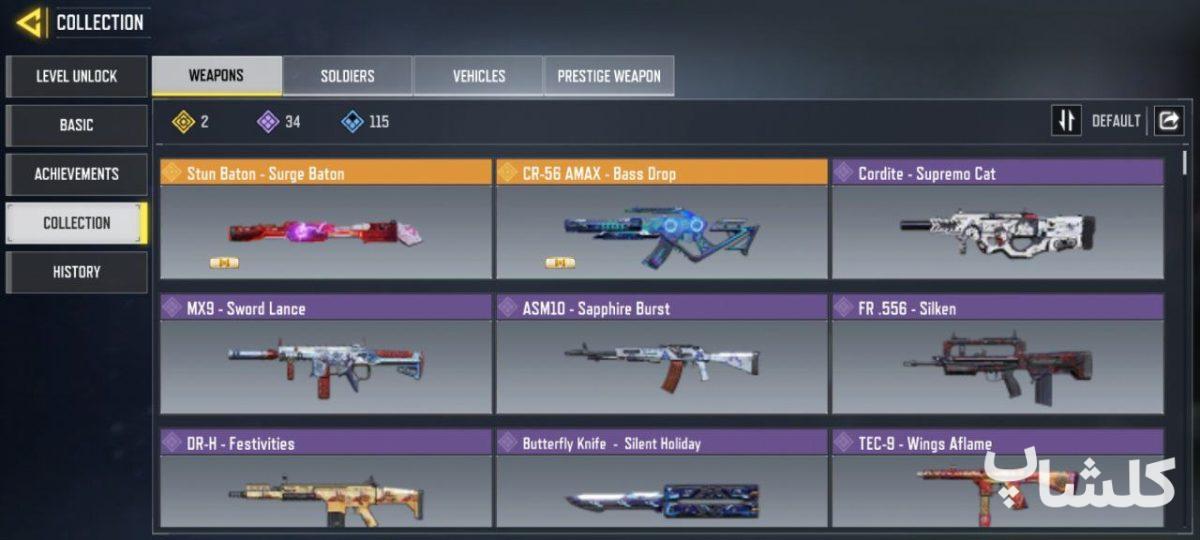Viewport: 1200px width, 540px height.
Task: Switch to the Vehicles tab
Action: point(478,76)
